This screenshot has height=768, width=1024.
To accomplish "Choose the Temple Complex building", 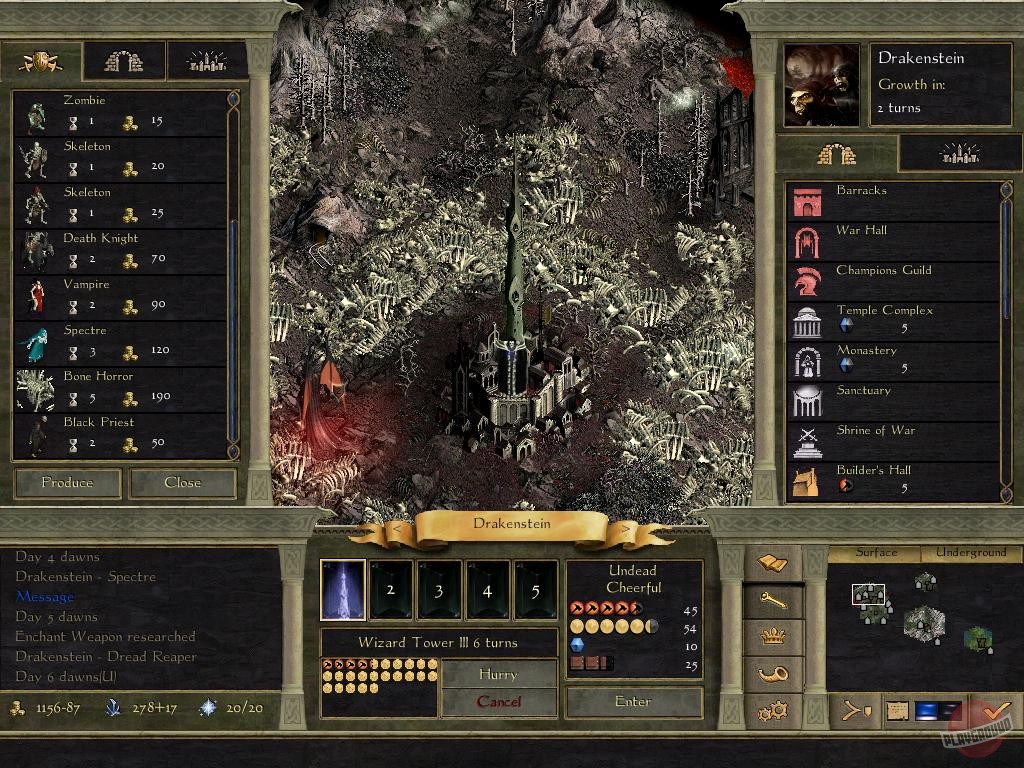I will coord(893,320).
